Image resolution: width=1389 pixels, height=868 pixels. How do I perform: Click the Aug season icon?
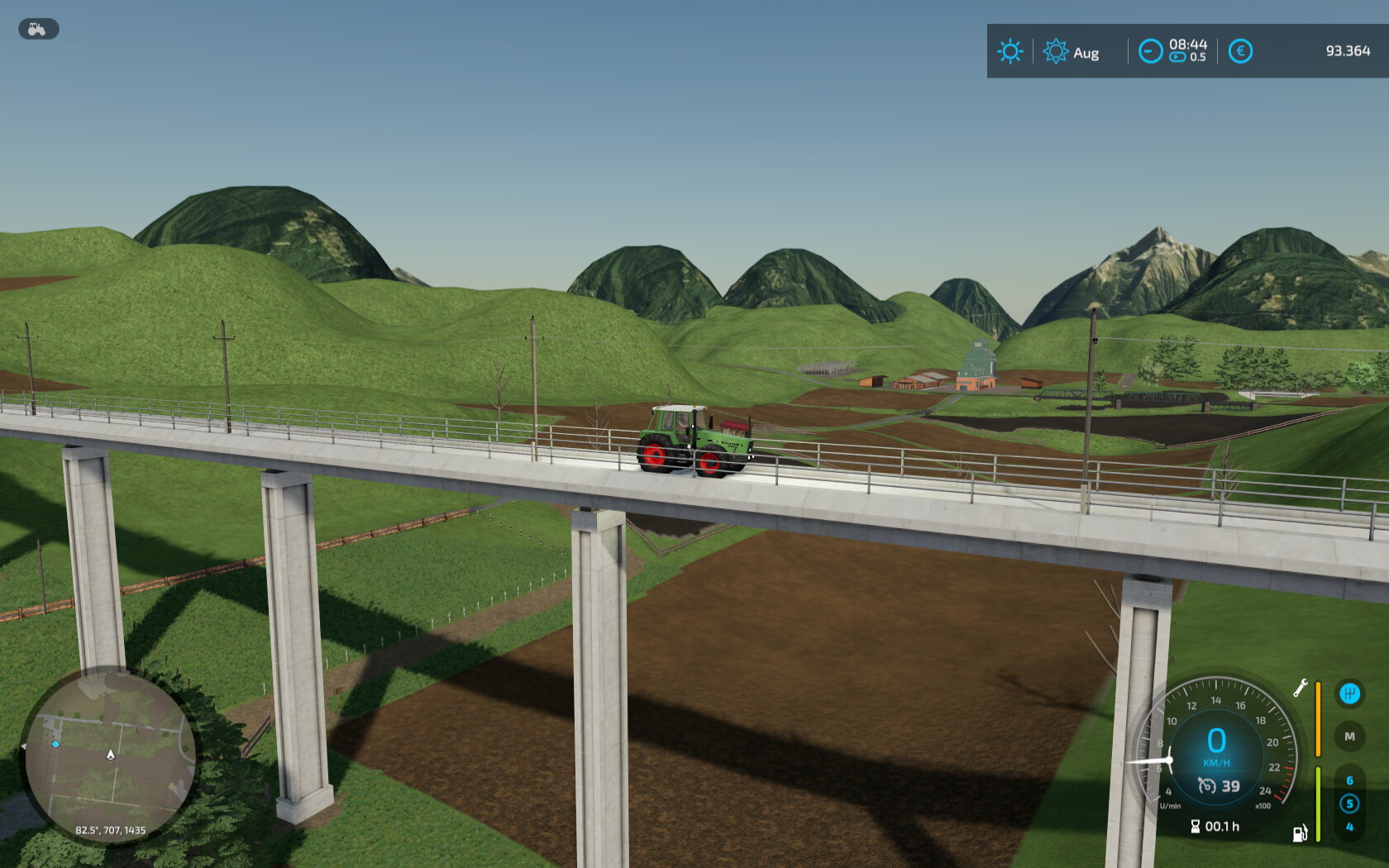[1056, 51]
